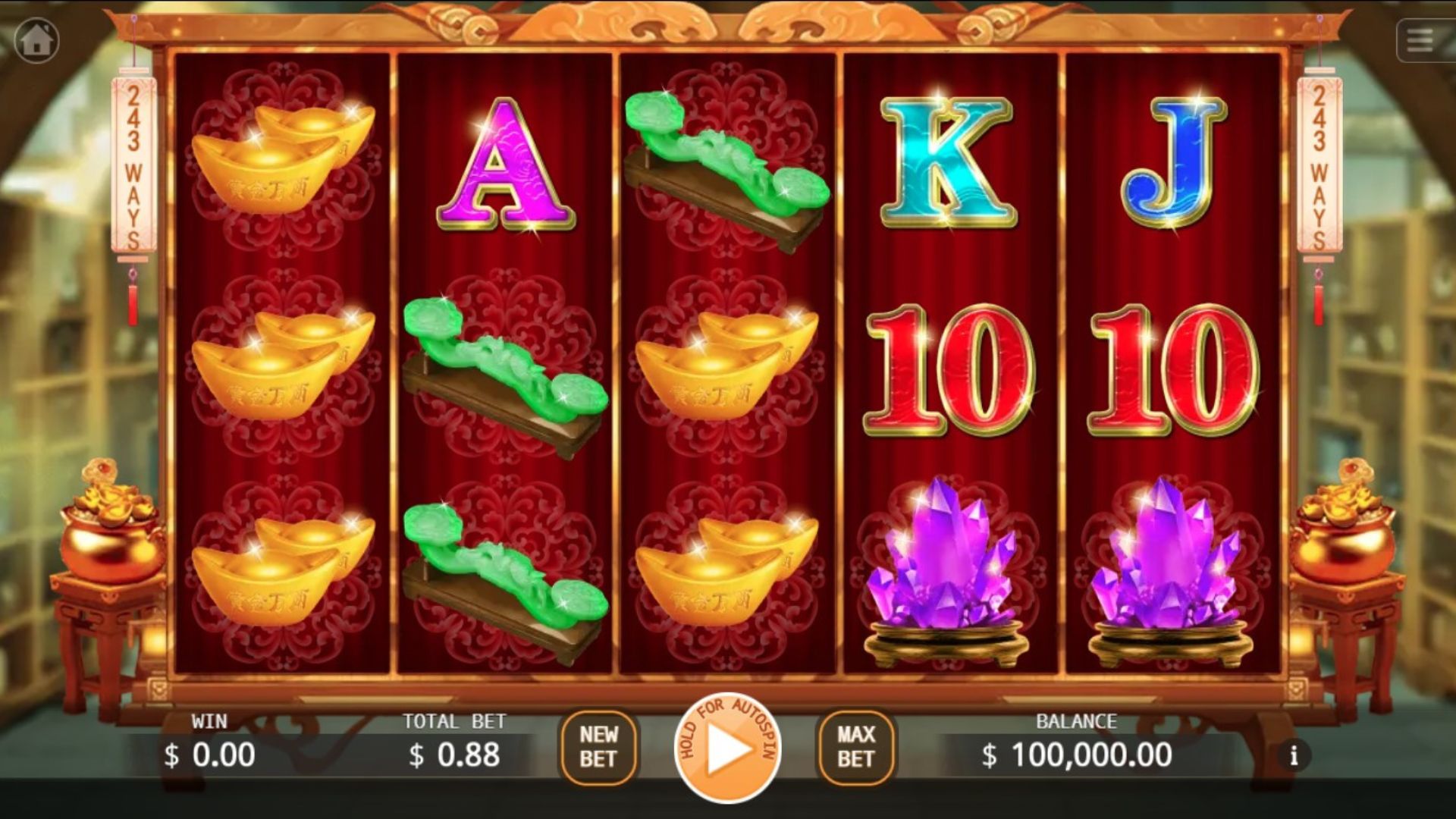Viewport: 1456px width, 819px height.
Task: Return to lobby via the home icon
Action: (x=36, y=39)
